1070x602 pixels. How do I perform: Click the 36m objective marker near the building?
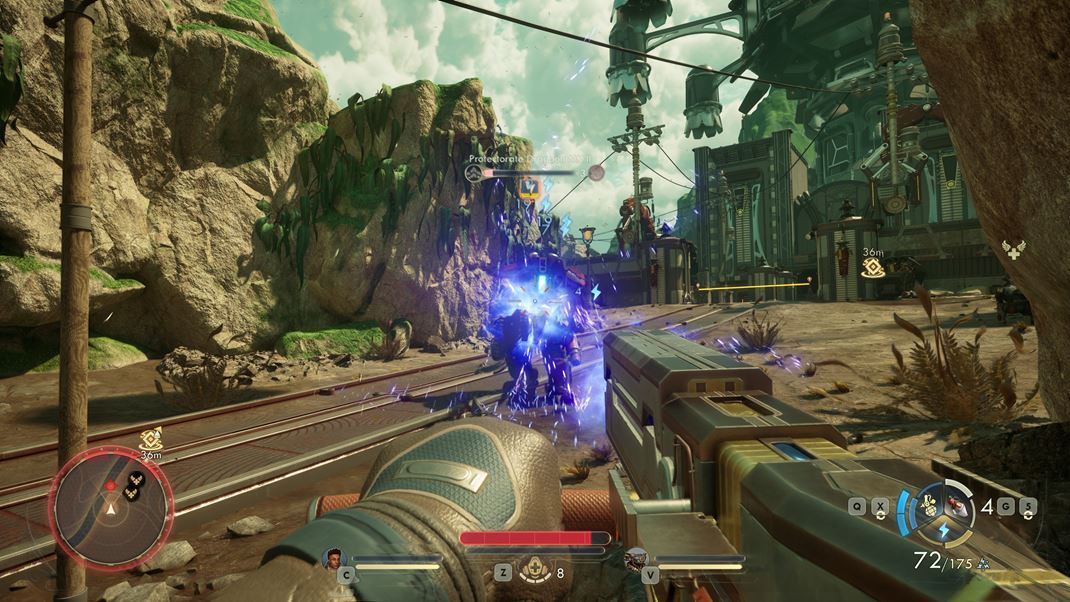click(873, 268)
